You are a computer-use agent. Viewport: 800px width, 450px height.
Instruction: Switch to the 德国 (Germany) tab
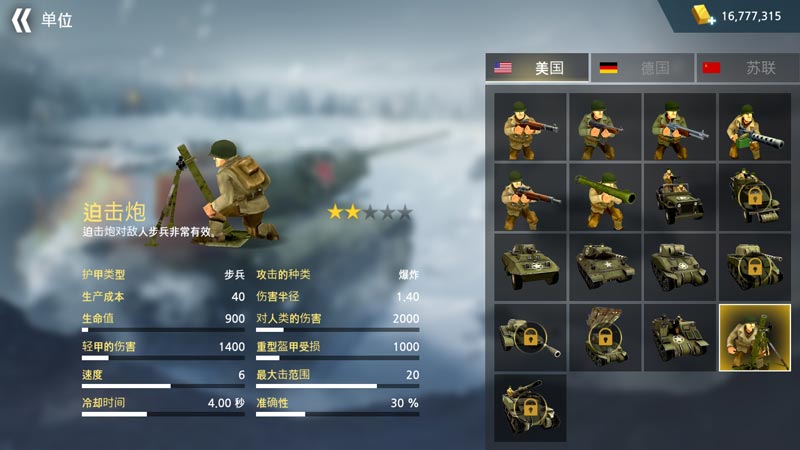(641, 68)
